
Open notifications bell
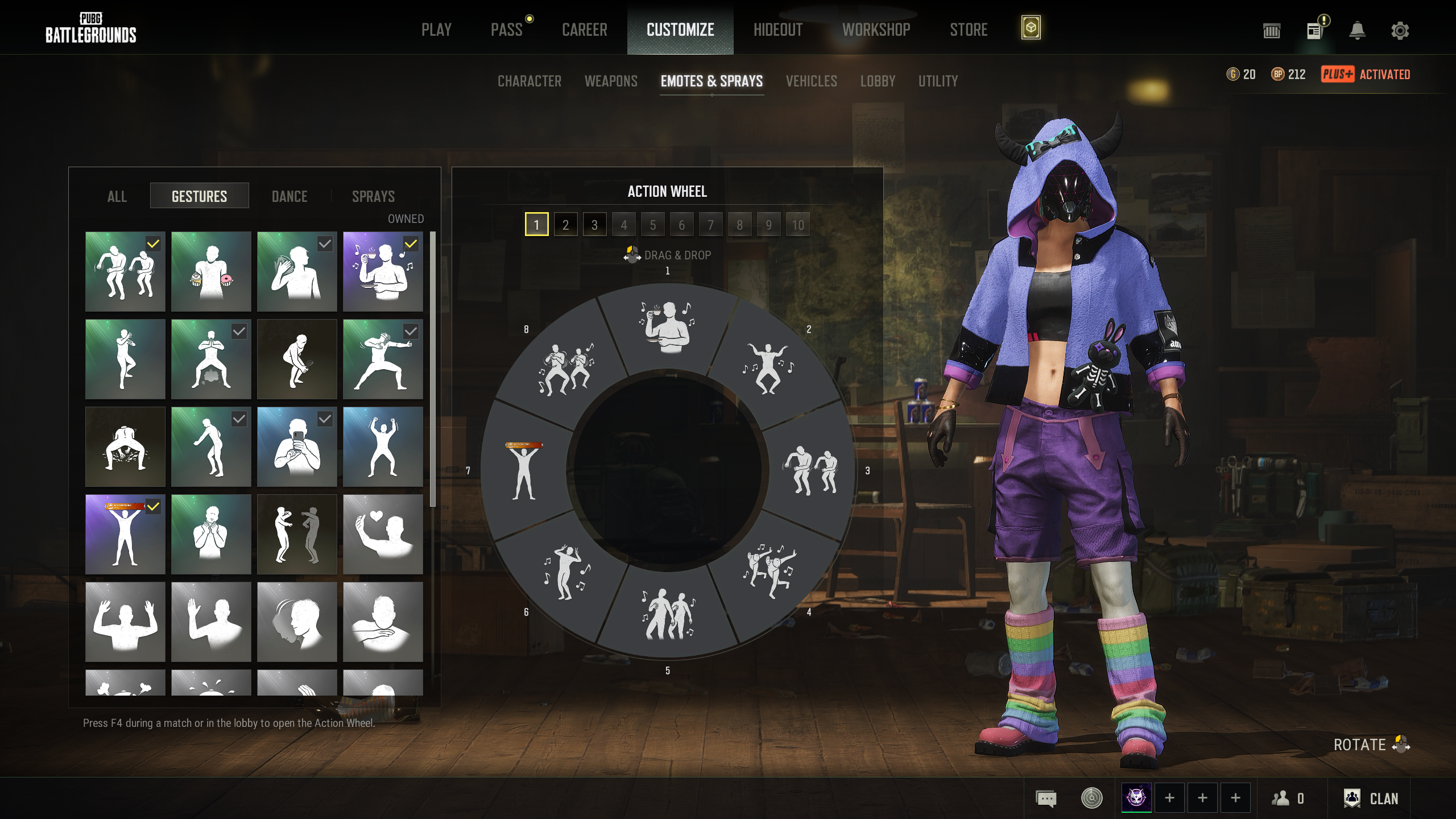click(x=1357, y=30)
